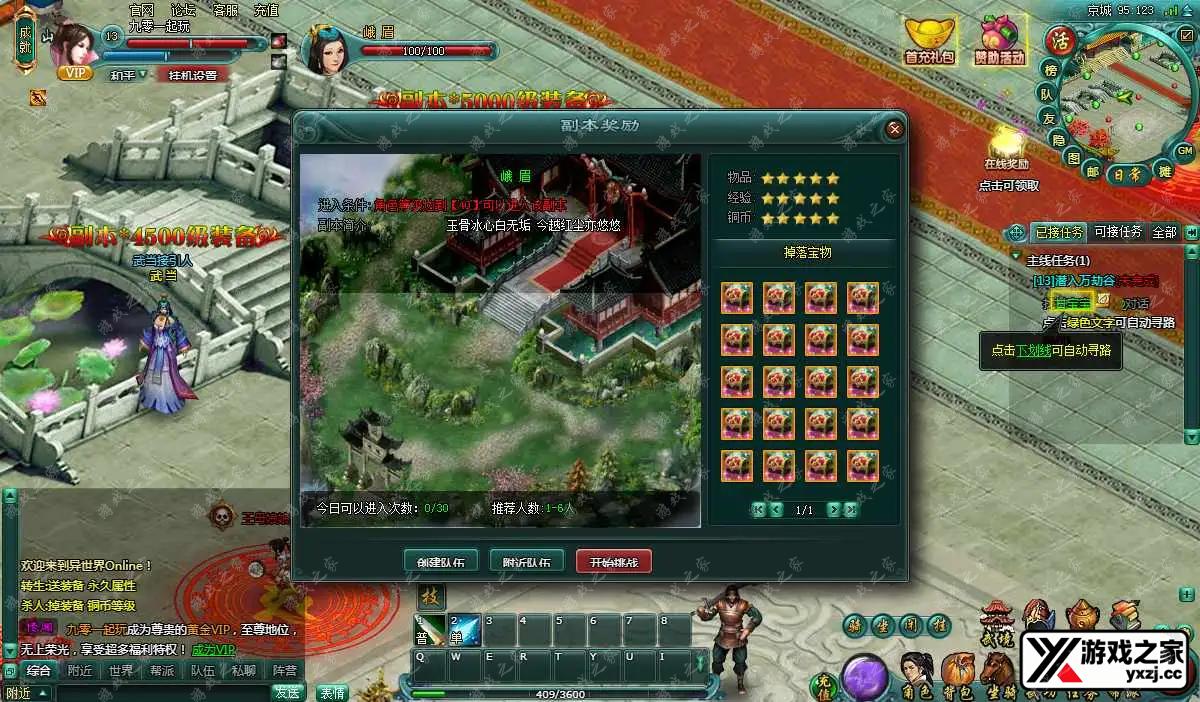Activate the sword skill in hotbar slot 1
Image resolution: width=1200 pixels, height=702 pixels.
coord(432,630)
